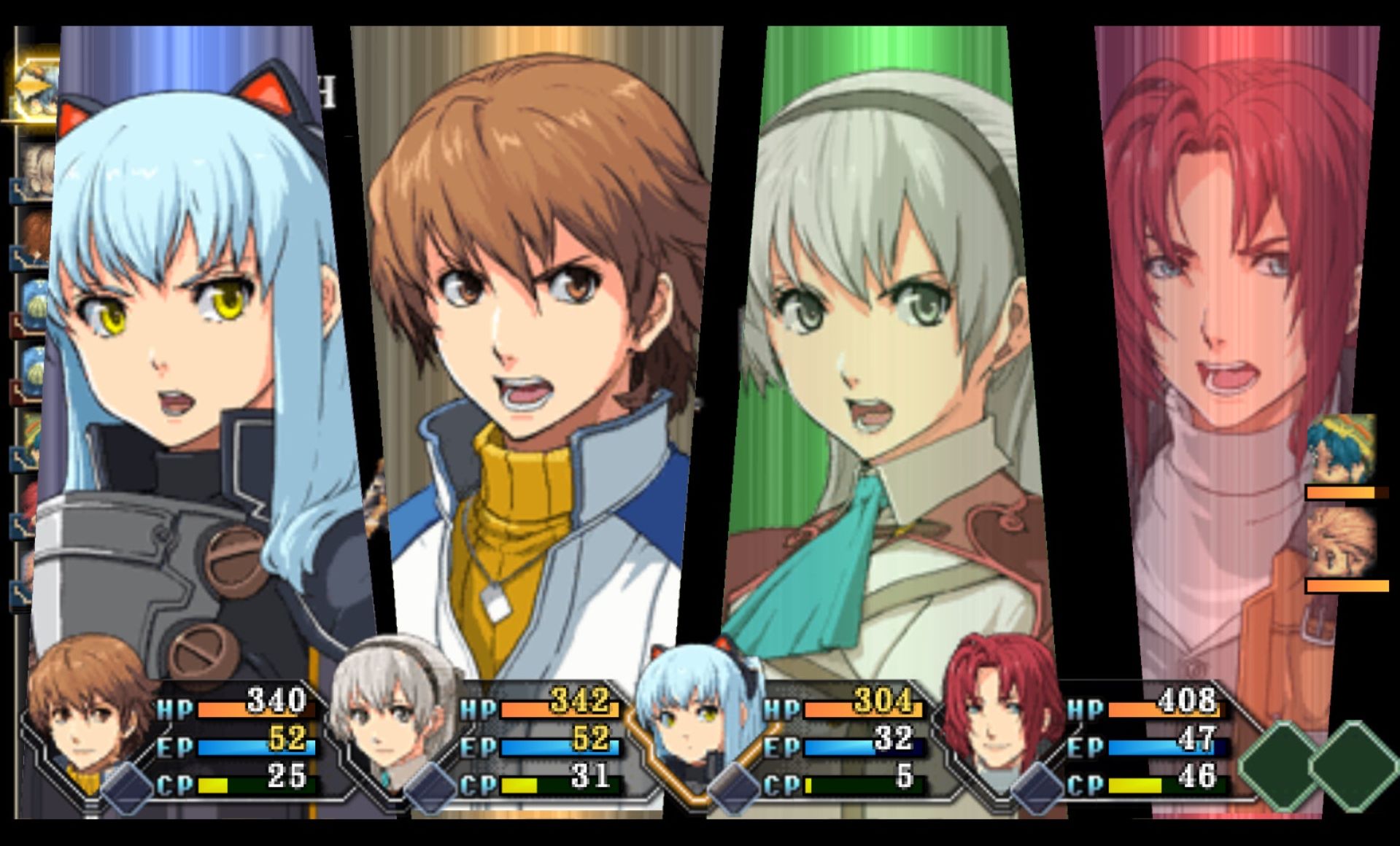Select the blue-haired support member portrait with headband
The image size is (1400, 846).
[x=1341, y=450]
